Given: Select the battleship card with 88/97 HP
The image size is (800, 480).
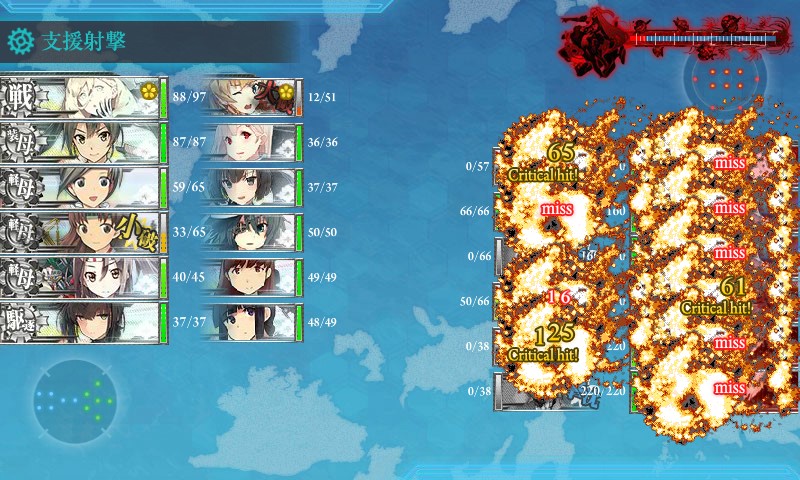Looking at the screenshot, I should click(82, 97).
